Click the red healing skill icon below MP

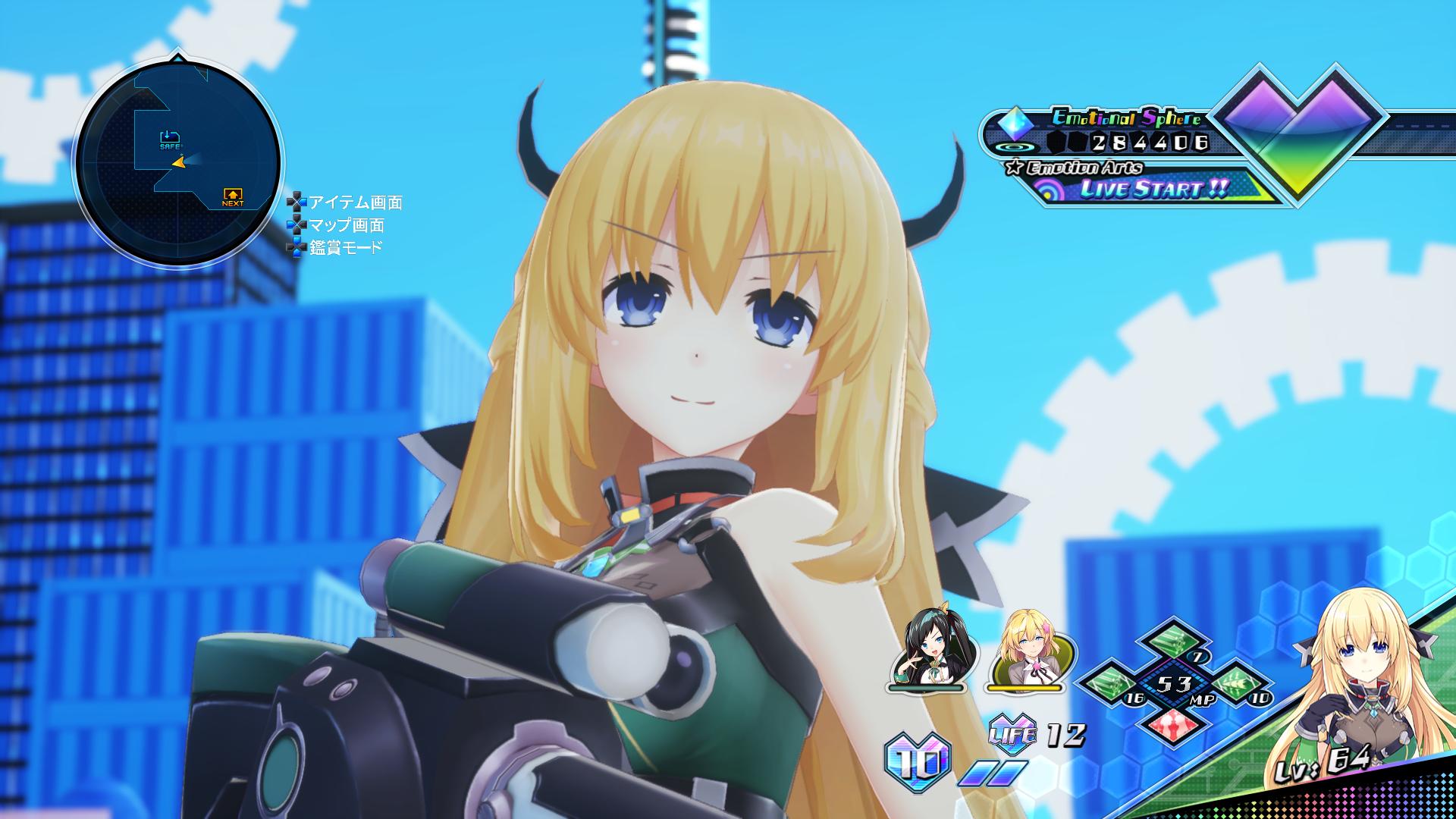pos(1173,726)
